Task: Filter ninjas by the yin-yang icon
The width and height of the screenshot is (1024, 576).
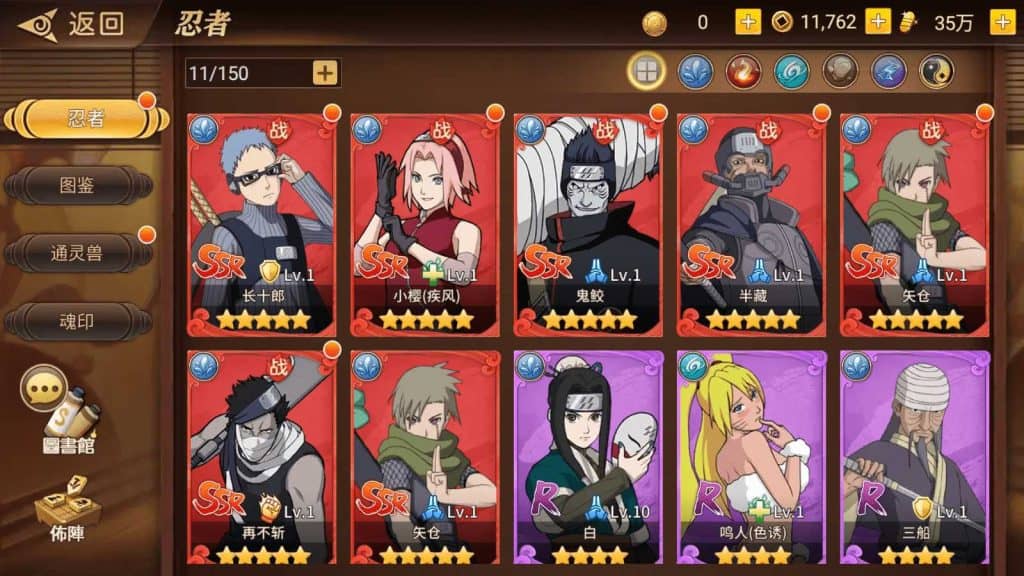Action: 936,71
